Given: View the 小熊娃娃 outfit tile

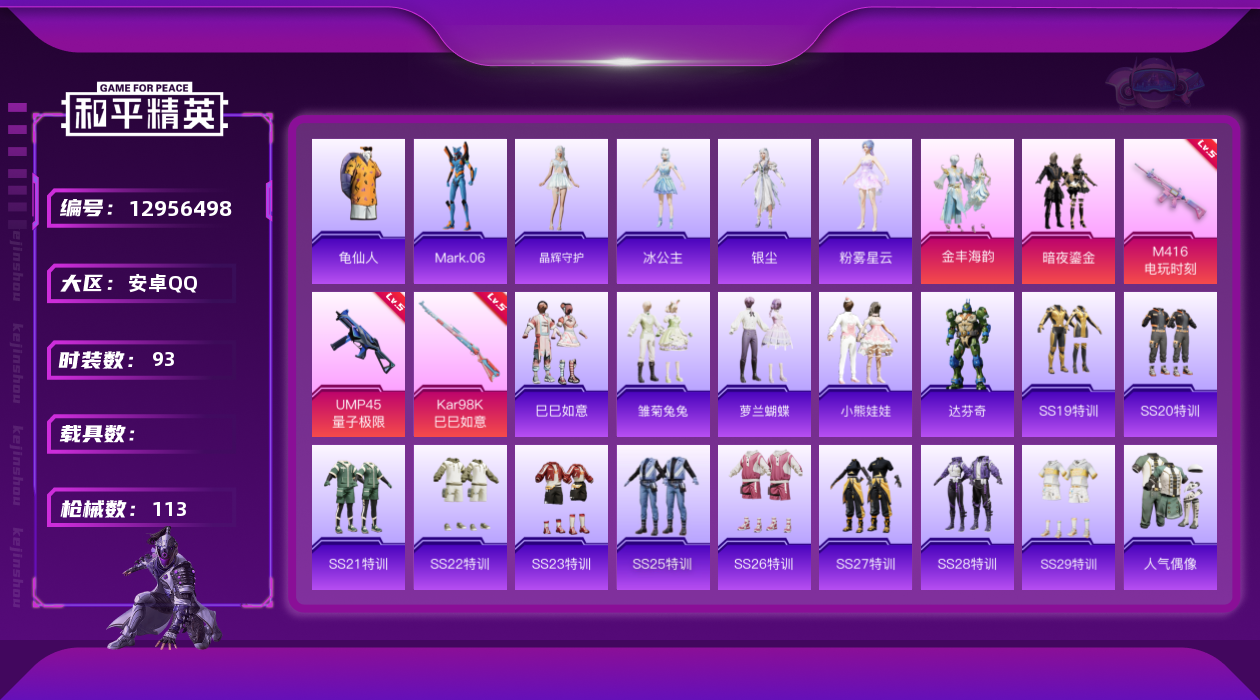Looking at the screenshot, I should (x=865, y=364).
